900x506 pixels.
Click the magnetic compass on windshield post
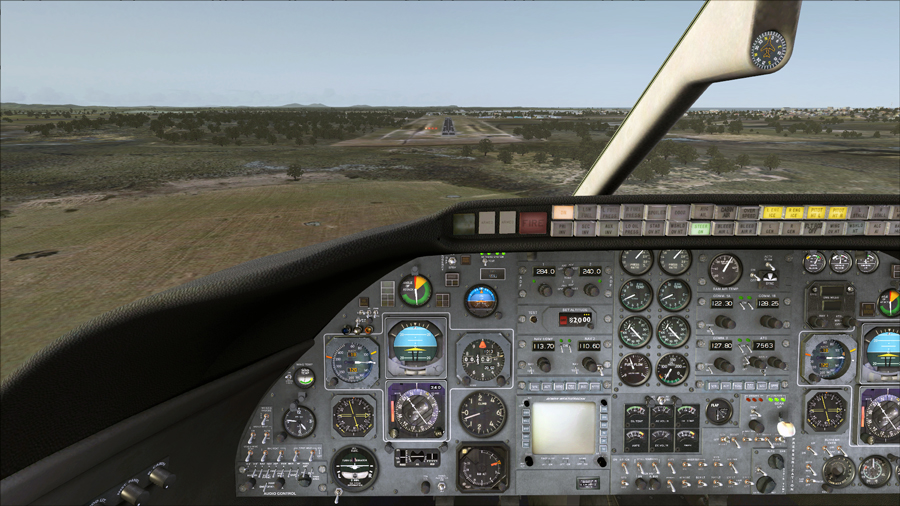pos(770,48)
